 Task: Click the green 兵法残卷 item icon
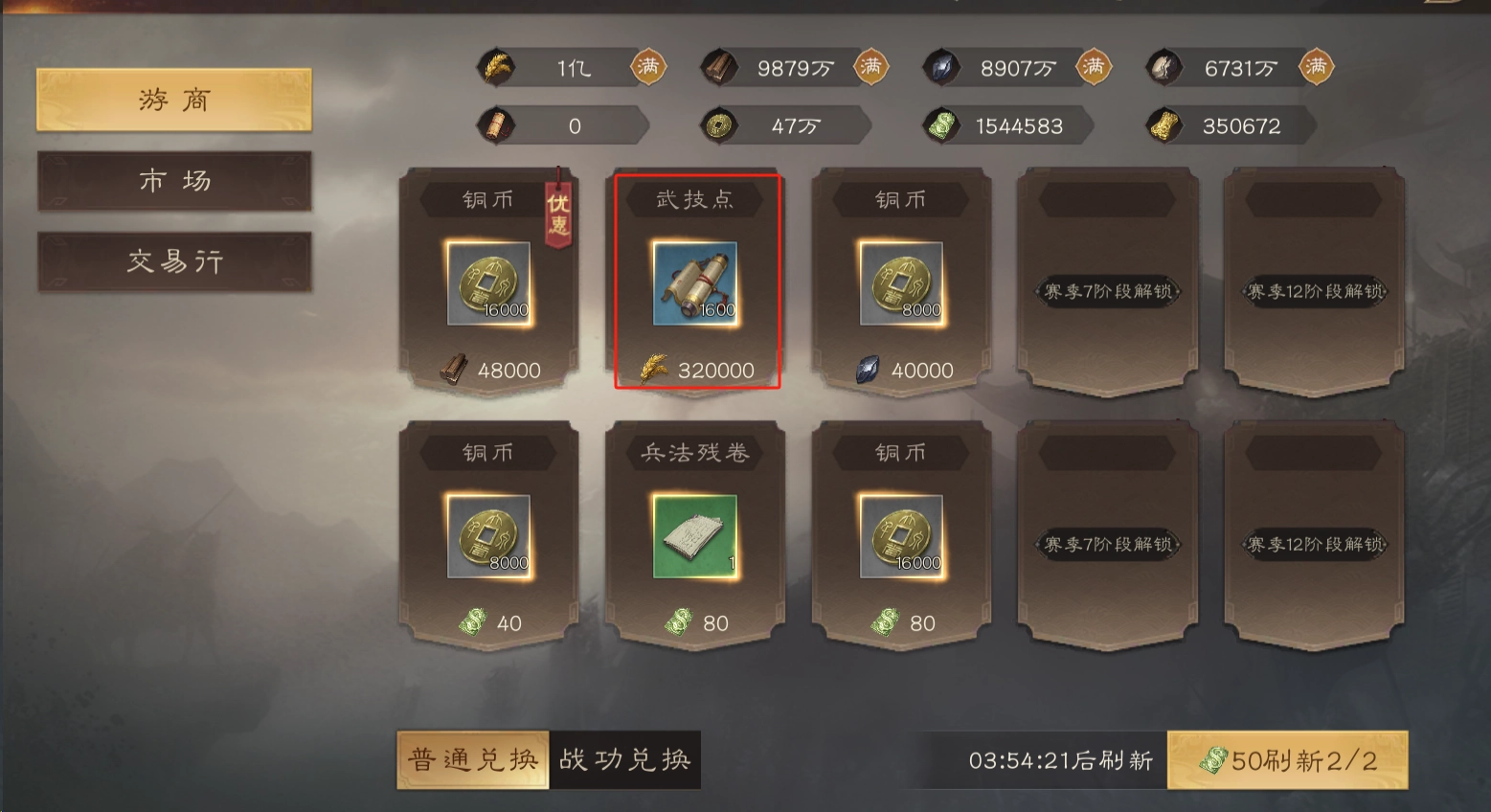[x=696, y=538]
